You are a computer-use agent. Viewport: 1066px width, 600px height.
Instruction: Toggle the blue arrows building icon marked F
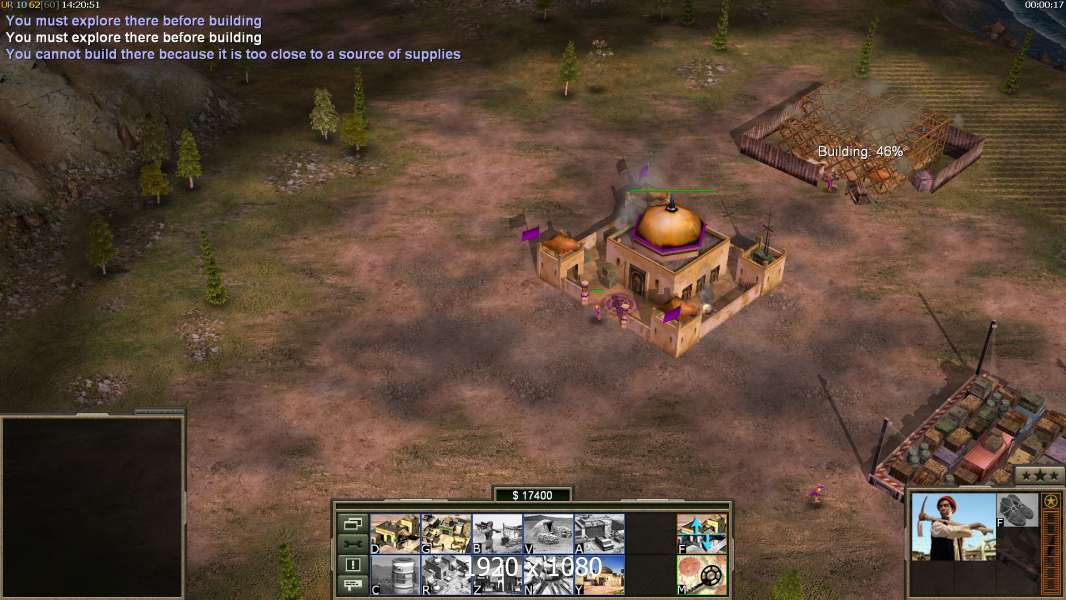(x=702, y=533)
